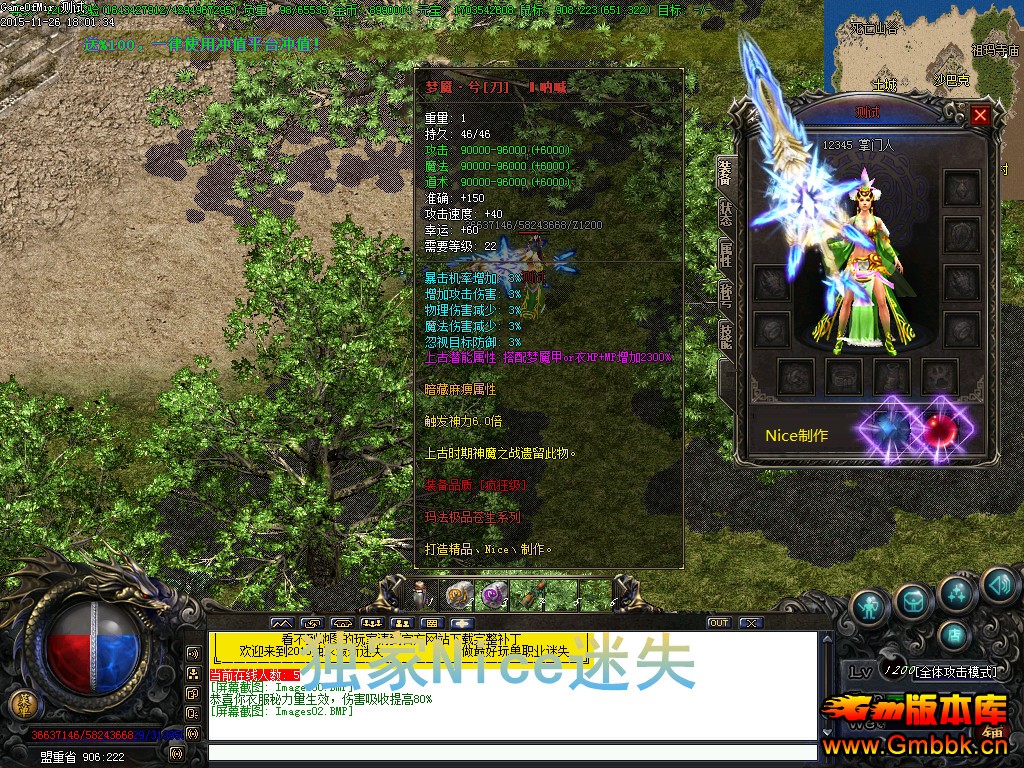Click the OUT button above chat

point(718,623)
